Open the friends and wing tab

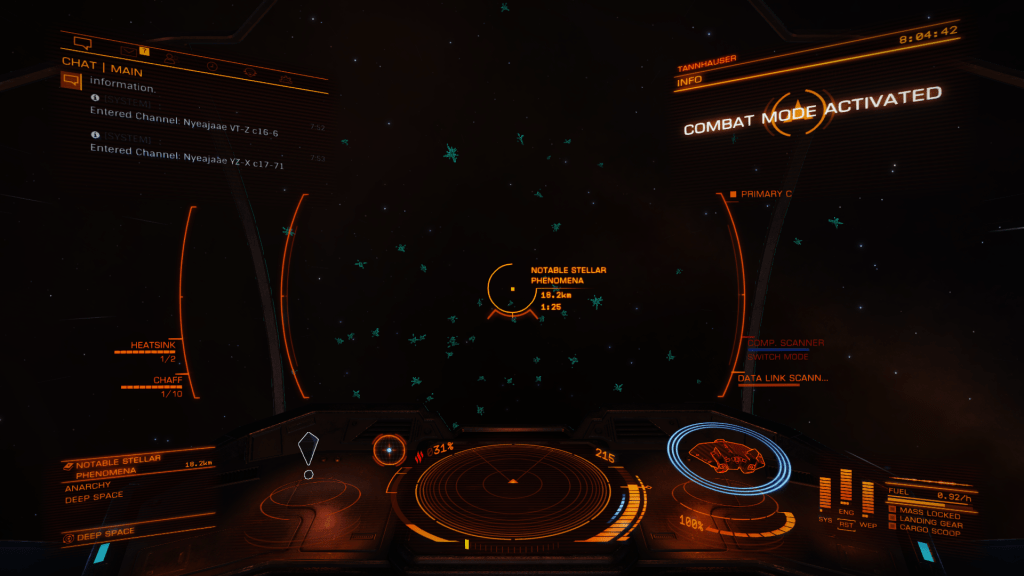pos(170,59)
